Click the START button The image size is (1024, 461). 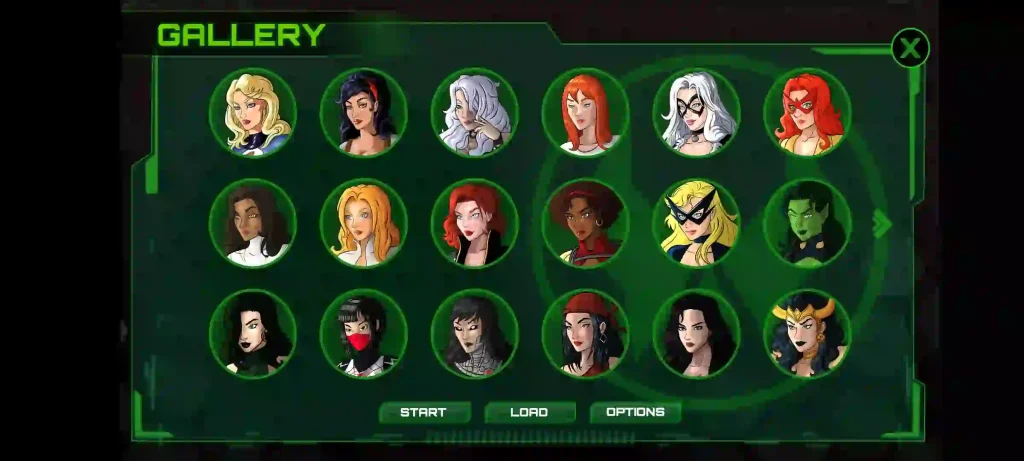point(424,412)
